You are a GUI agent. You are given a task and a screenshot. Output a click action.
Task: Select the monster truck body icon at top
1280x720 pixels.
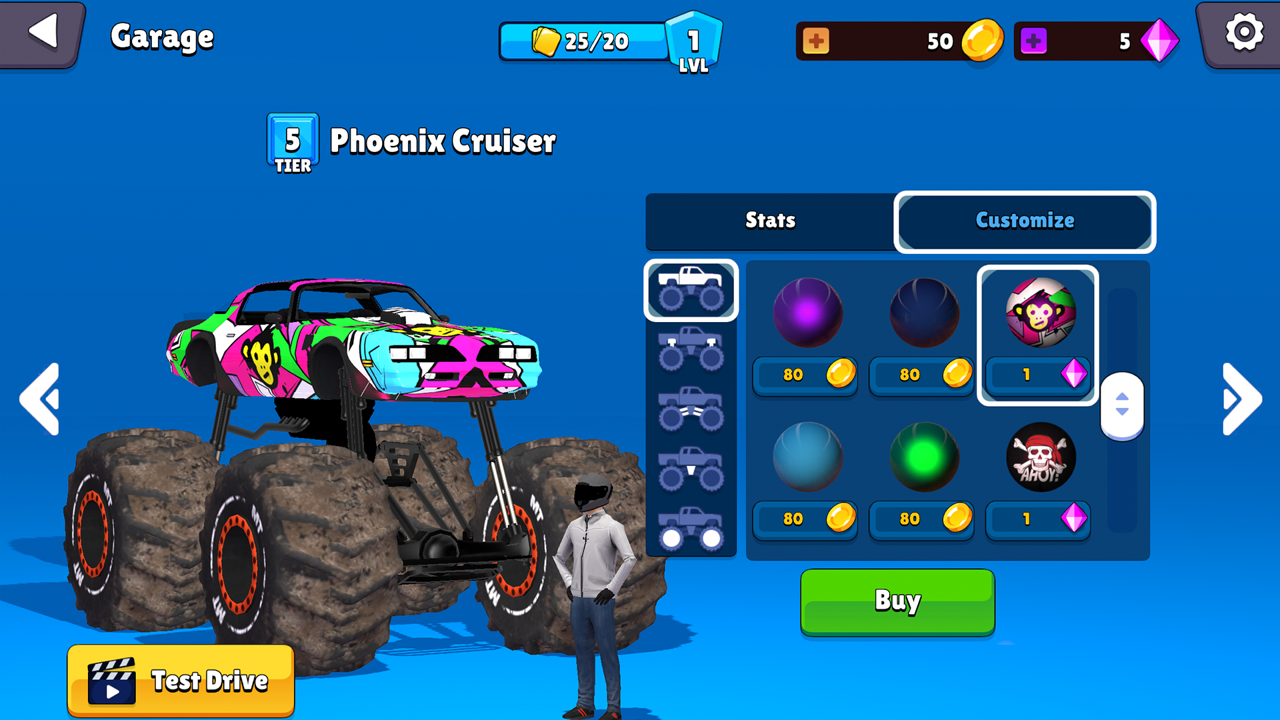tap(690, 288)
